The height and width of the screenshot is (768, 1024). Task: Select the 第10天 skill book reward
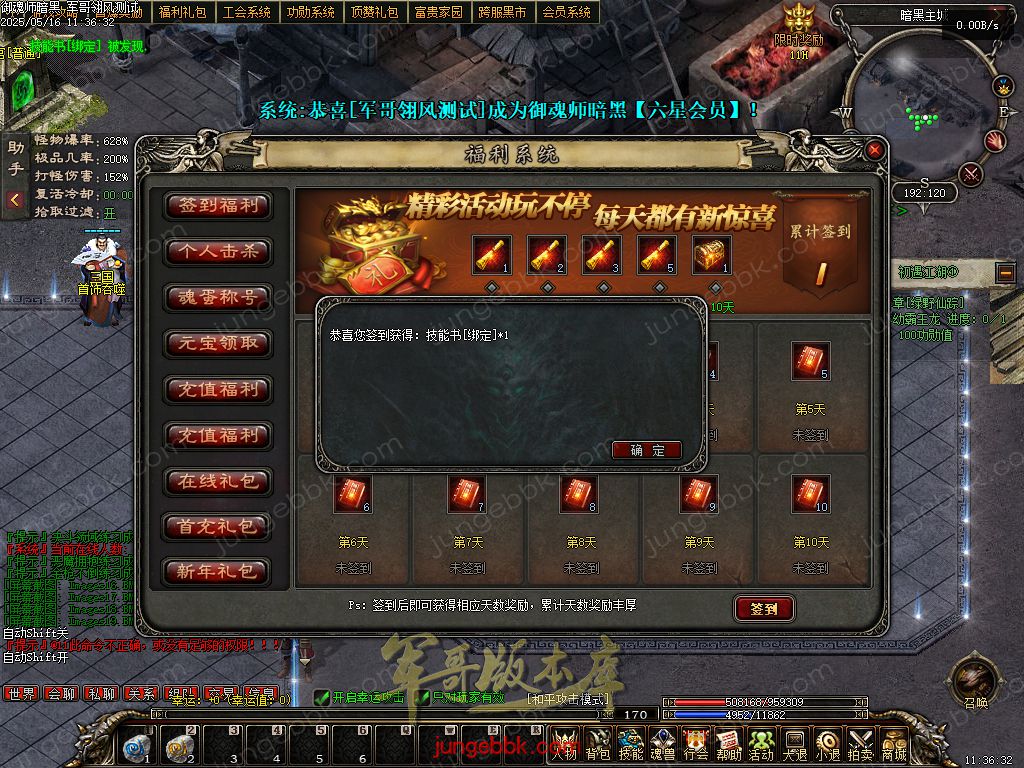click(x=810, y=494)
